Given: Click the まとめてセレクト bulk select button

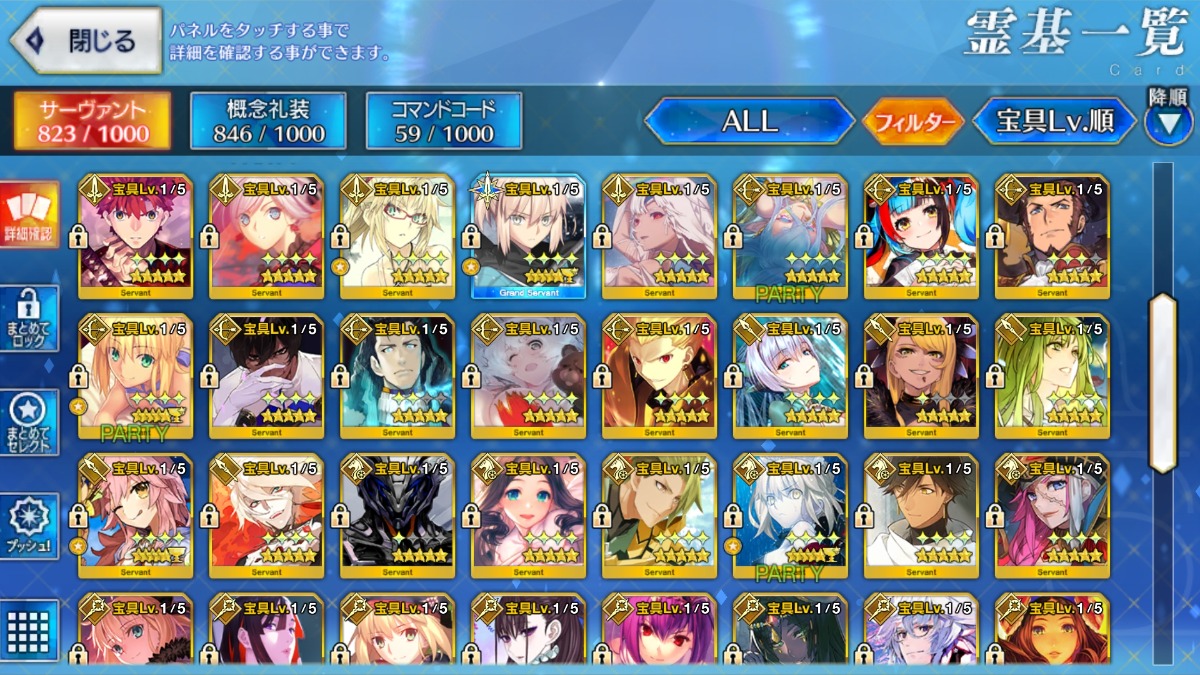Looking at the screenshot, I should tap(29, 422).
